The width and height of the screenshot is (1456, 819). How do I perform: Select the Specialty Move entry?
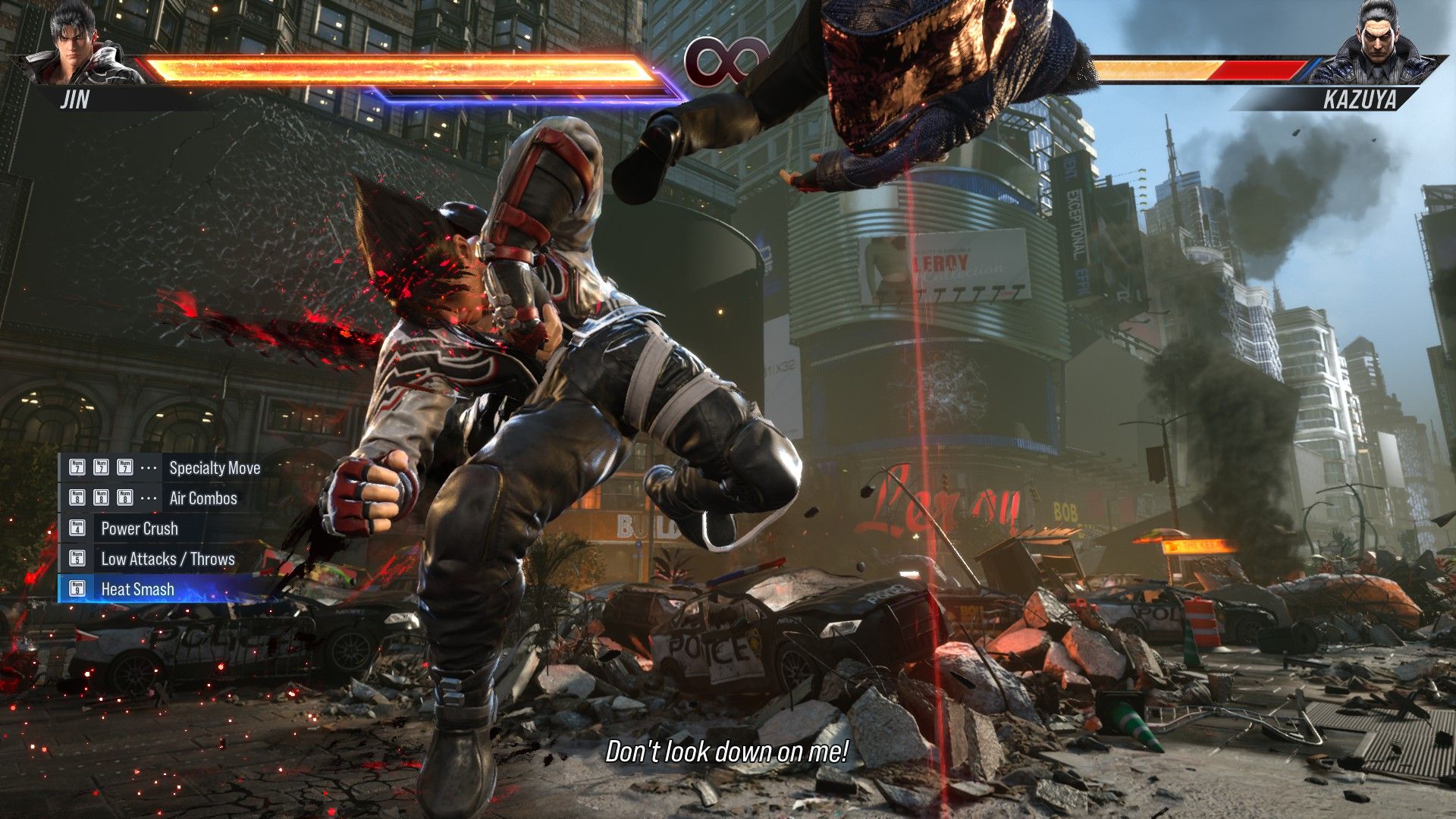(x=214, y=468)
